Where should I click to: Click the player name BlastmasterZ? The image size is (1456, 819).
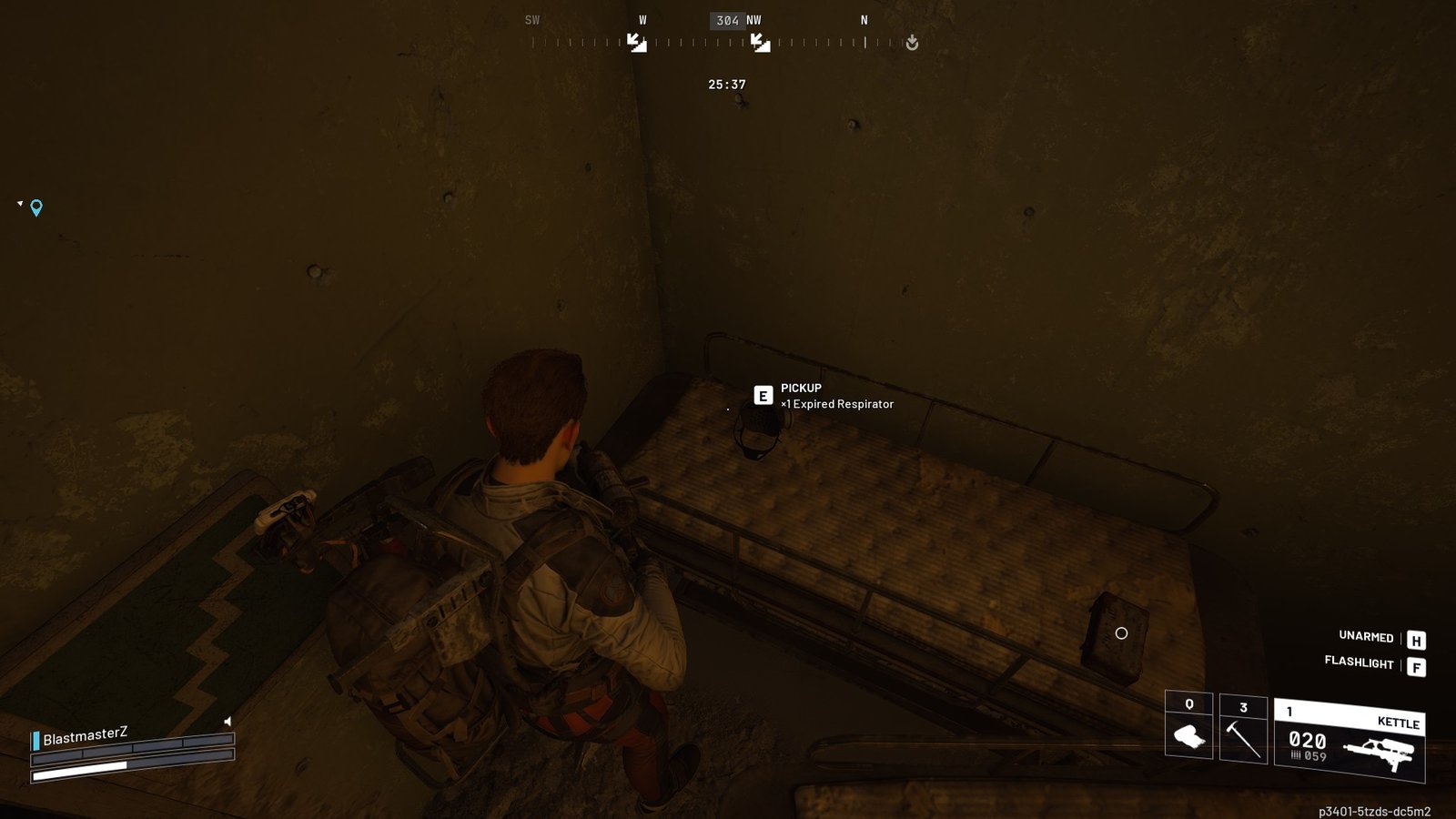click(x=86, y=737)
